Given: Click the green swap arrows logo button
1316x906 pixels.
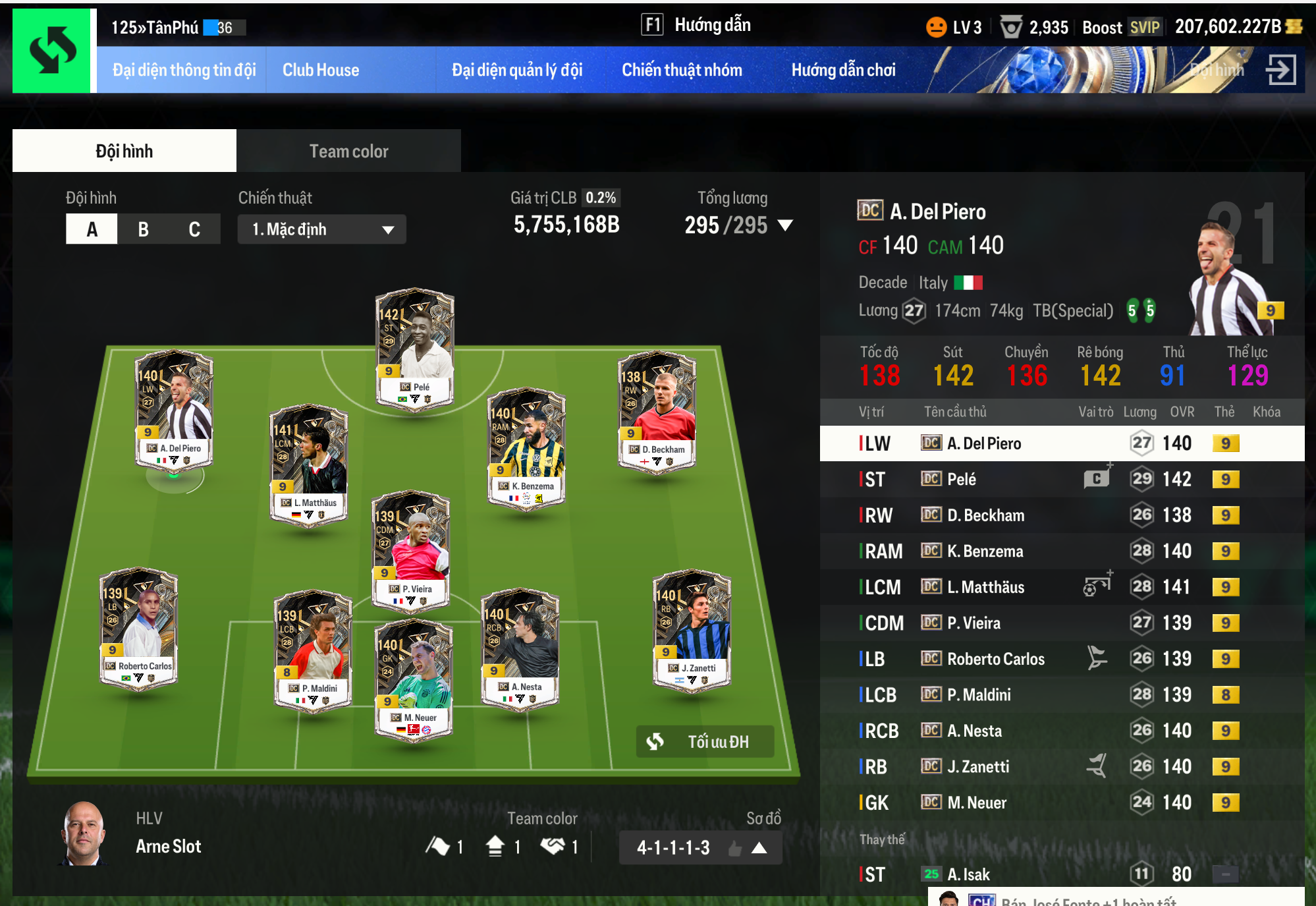Looking at the screenshot, I should [x=52, y=51].
